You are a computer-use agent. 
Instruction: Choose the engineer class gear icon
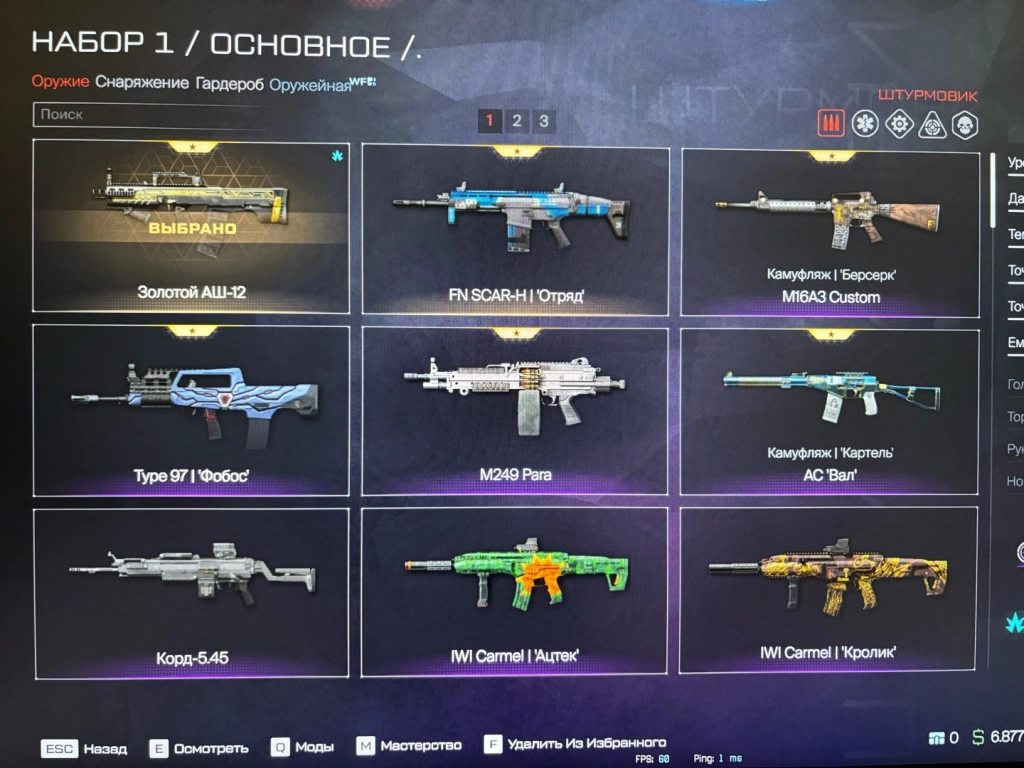[899, 124]
